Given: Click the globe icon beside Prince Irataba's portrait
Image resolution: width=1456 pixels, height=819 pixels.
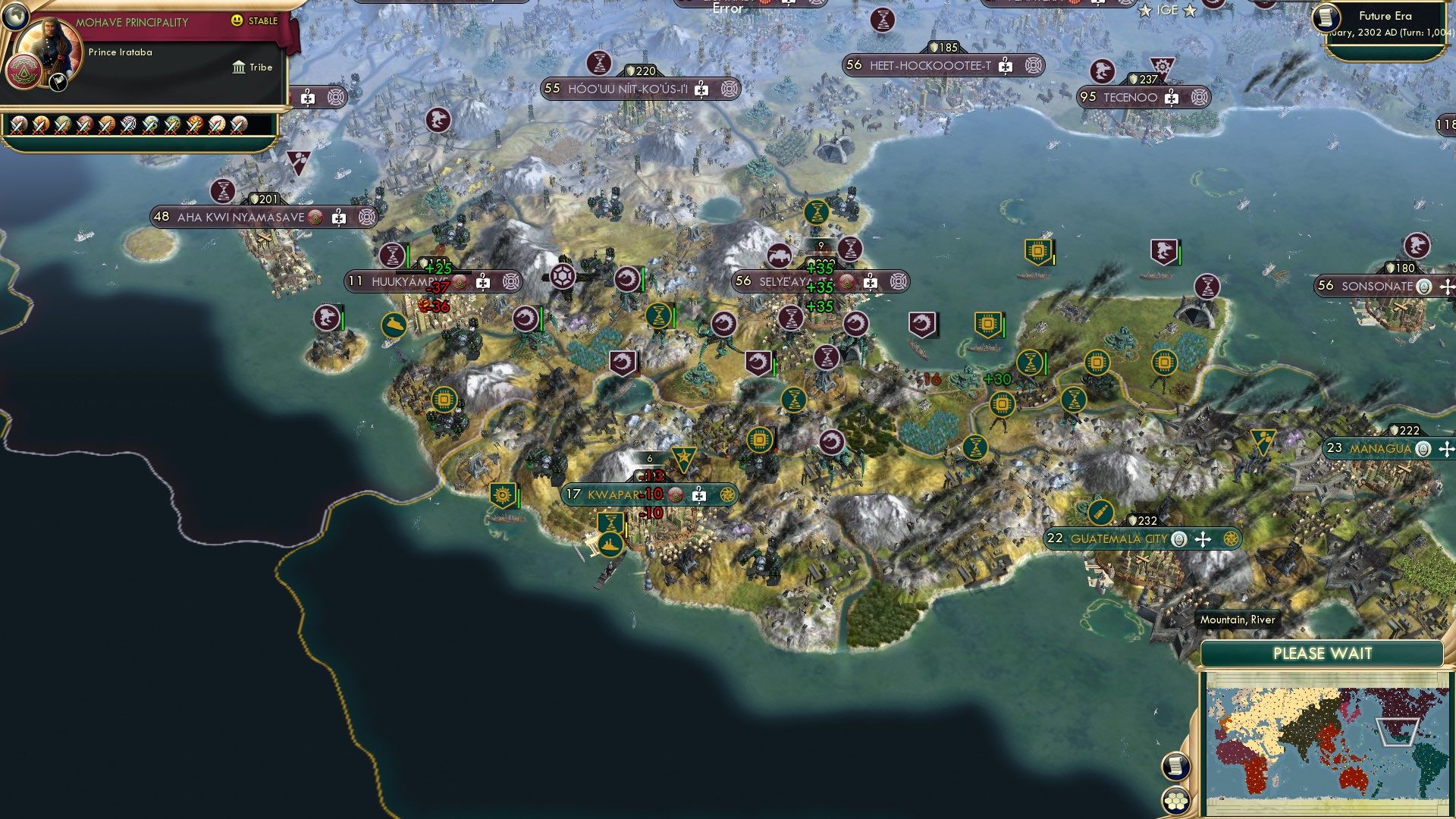Looking at the screenshot, I should 16,16.
